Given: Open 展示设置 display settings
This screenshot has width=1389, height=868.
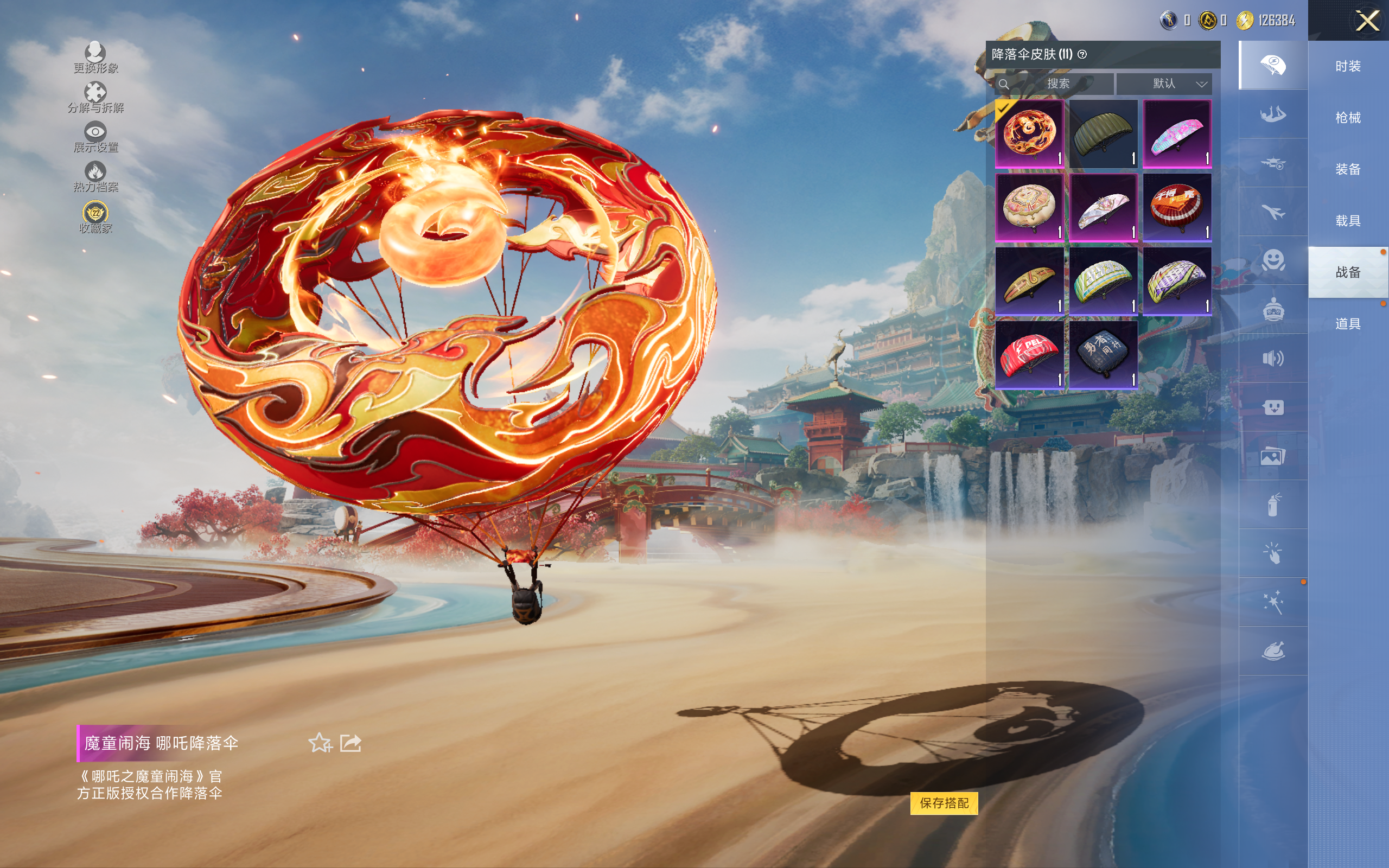Looking at the screenshot, I should [95, 138].
